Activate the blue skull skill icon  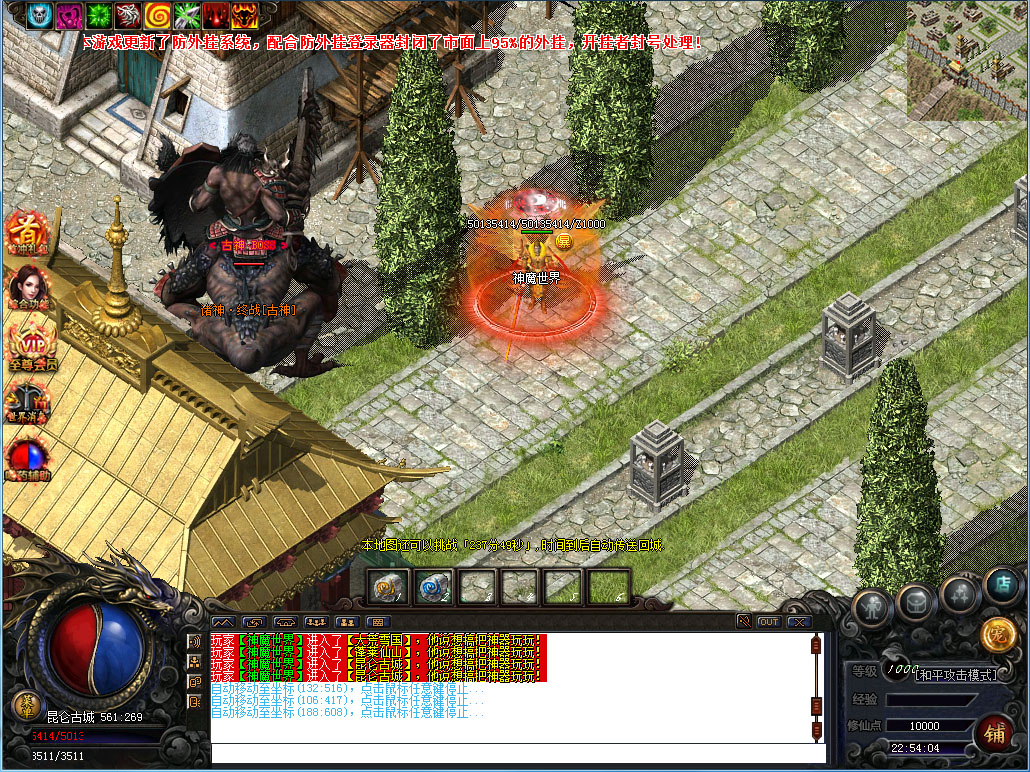pyautogui.click(x=39, y=15)
